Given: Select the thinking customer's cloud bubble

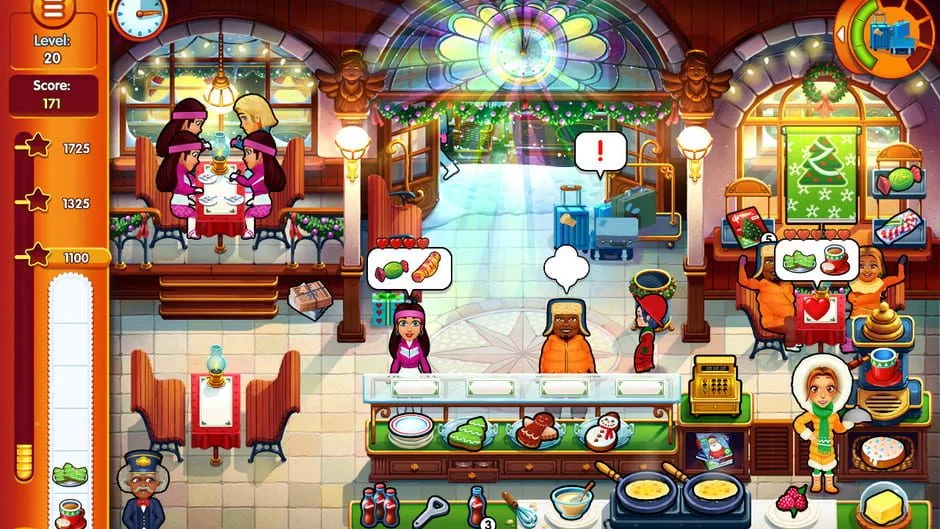Looking at the screenshot, I should point(567,267).
